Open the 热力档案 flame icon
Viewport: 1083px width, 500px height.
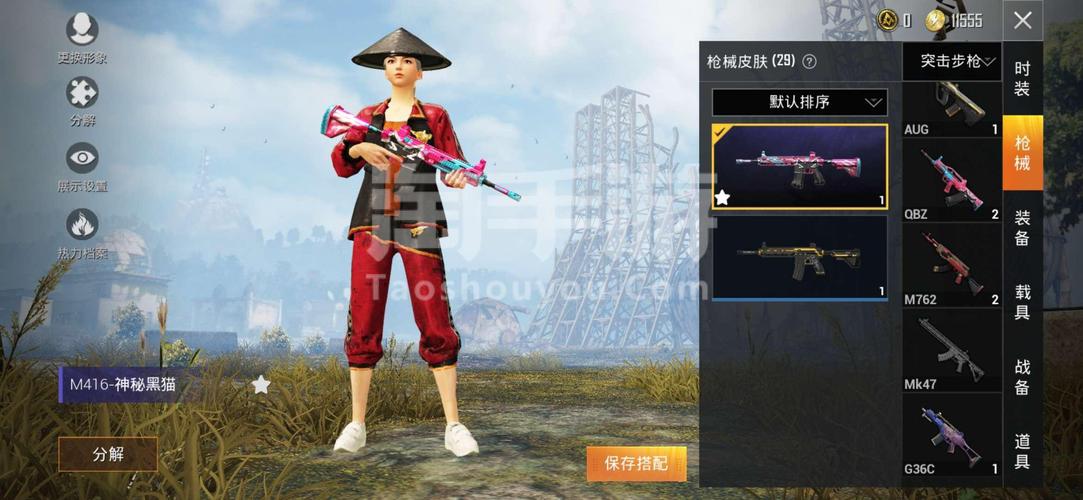coord(82,232)
